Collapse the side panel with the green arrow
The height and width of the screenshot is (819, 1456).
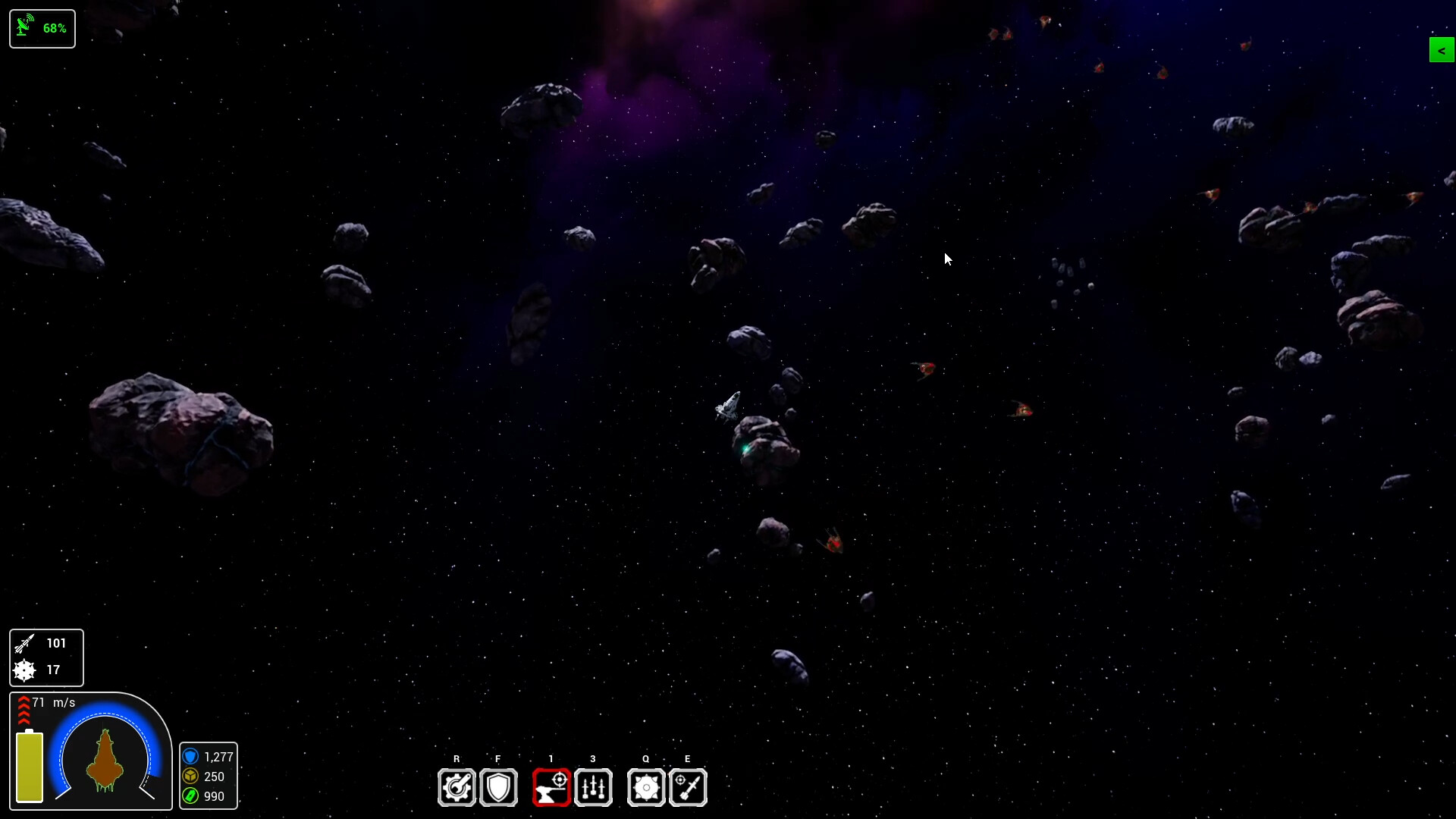[1441, 50]
